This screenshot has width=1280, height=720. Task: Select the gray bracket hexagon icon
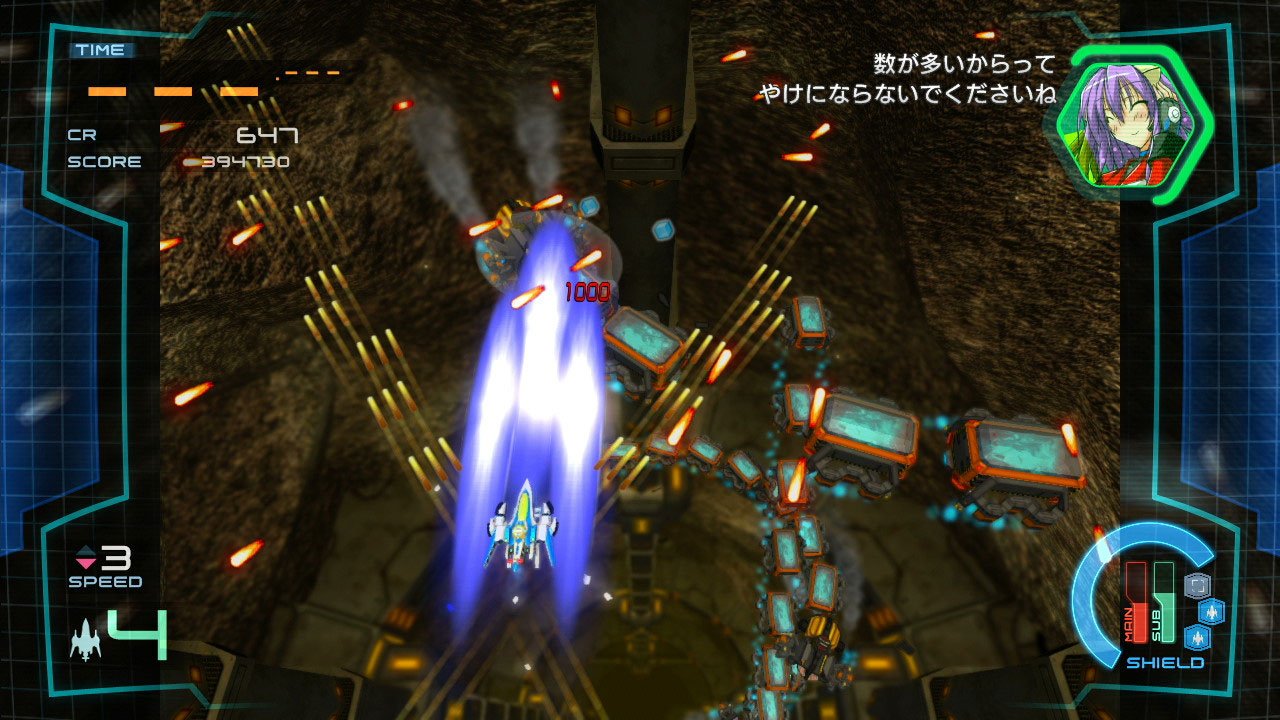pos(1195,585)
